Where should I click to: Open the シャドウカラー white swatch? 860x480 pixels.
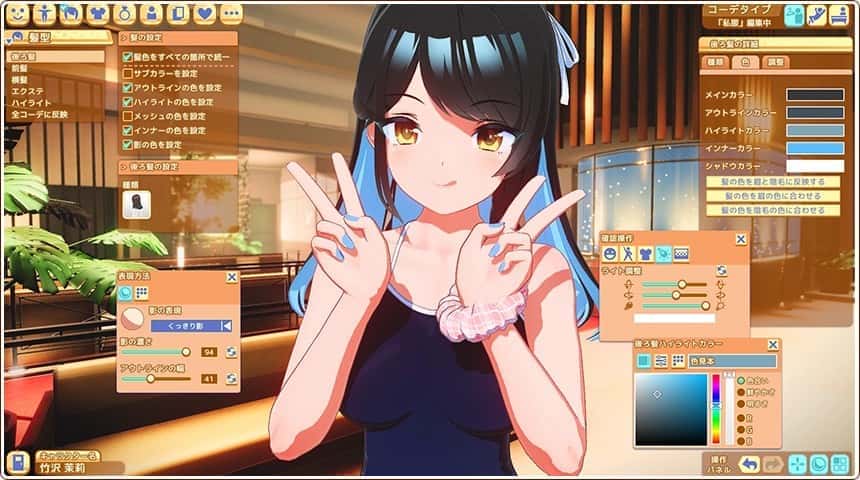point(814,165)
